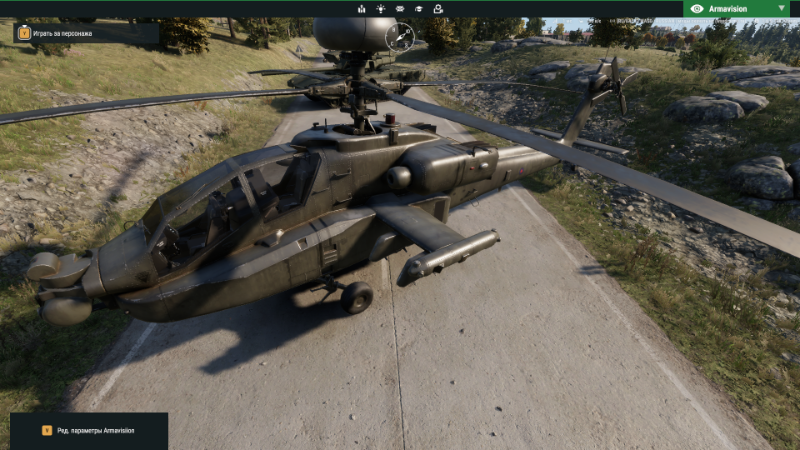Select the graduation cap icon
The image size is (800, 450).
419,8
